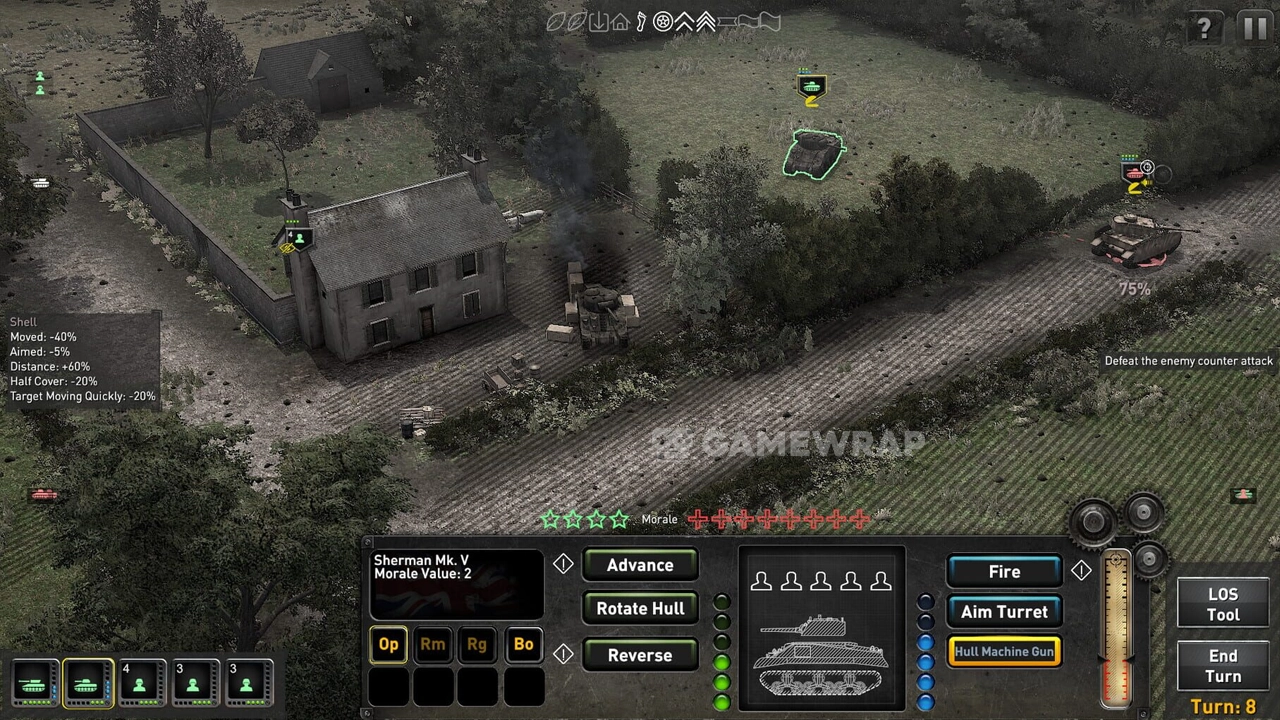Click the large gear above the gauge
Image resolution: width=1280 pixels, height=720 pixels.
pos(1093,521)
